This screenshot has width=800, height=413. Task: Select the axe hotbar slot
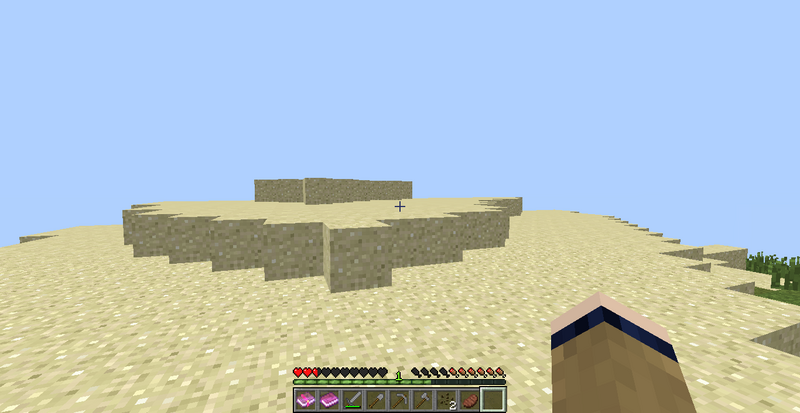click(421, 400)
